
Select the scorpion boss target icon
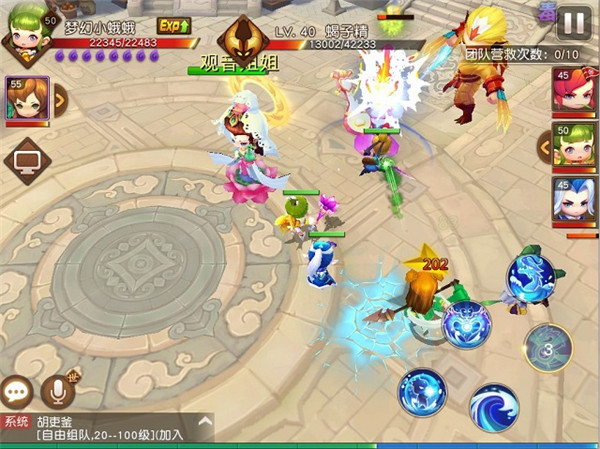click(243, 41)
